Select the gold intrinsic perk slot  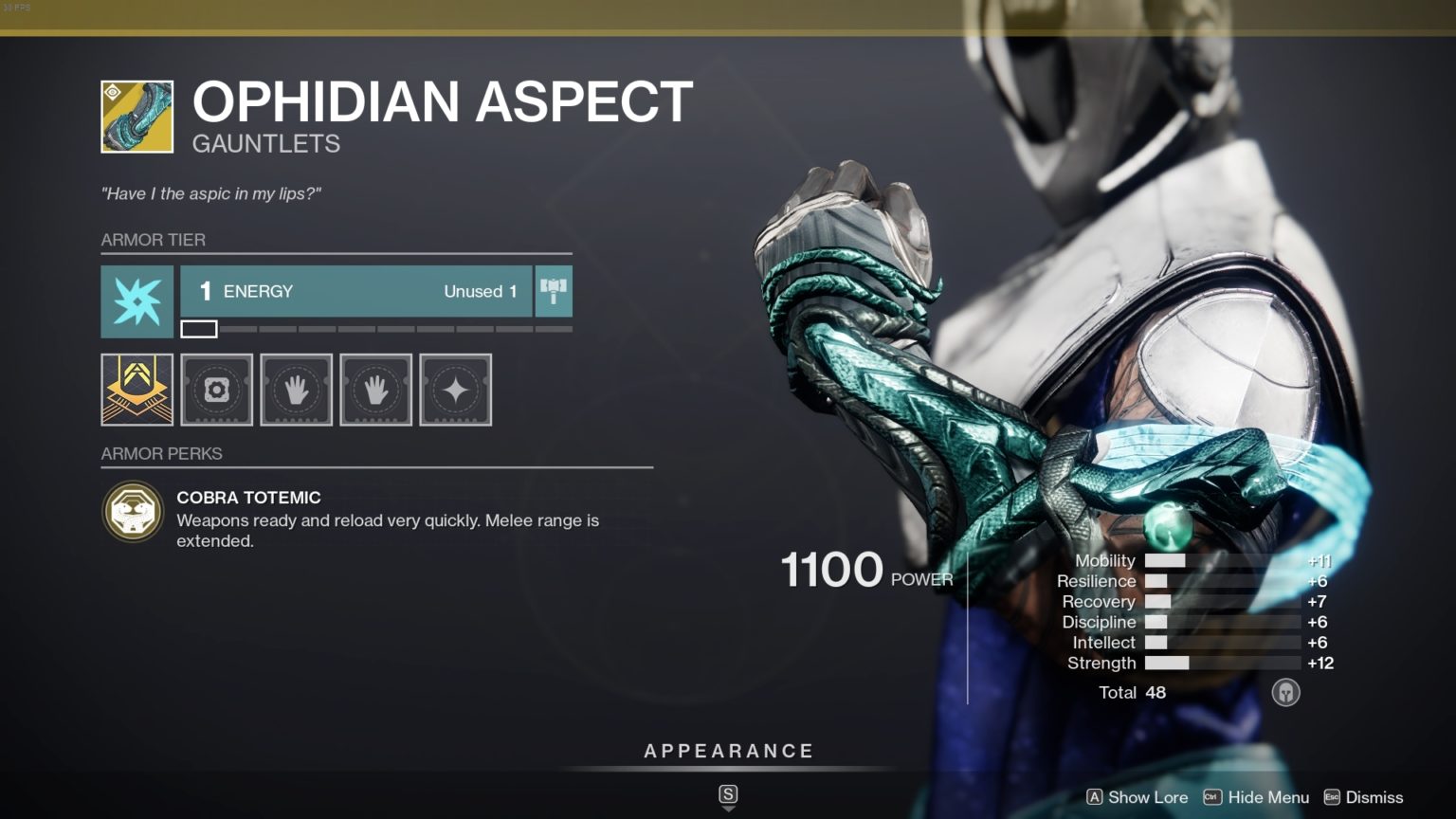pyautogui.click(x=136, y=390)
